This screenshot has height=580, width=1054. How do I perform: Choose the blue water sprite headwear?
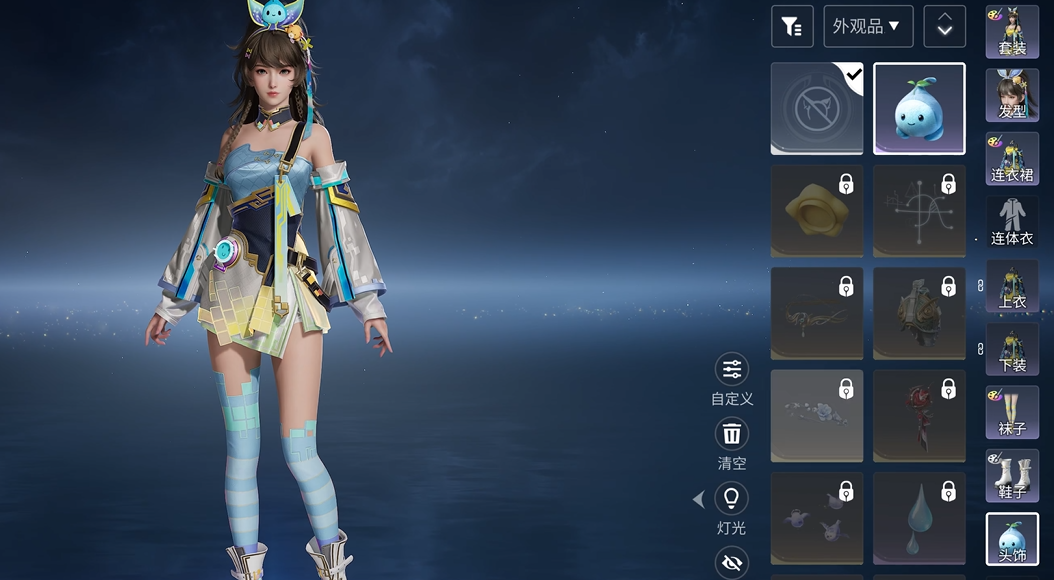click(919, 109)
